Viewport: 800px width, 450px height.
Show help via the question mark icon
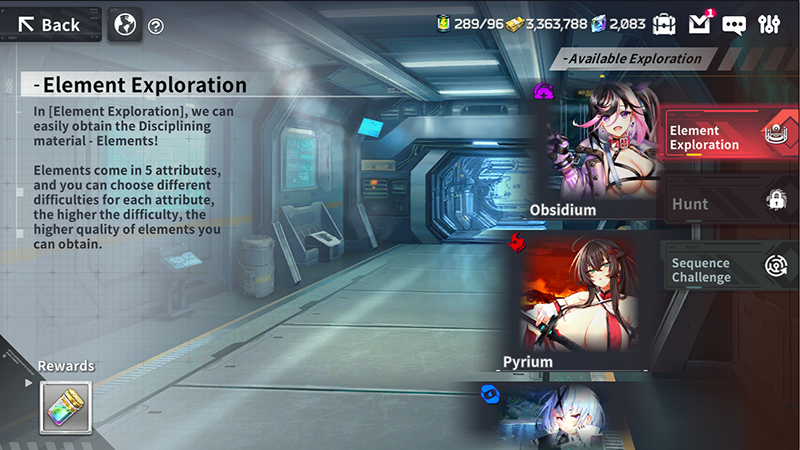[156, 26]
